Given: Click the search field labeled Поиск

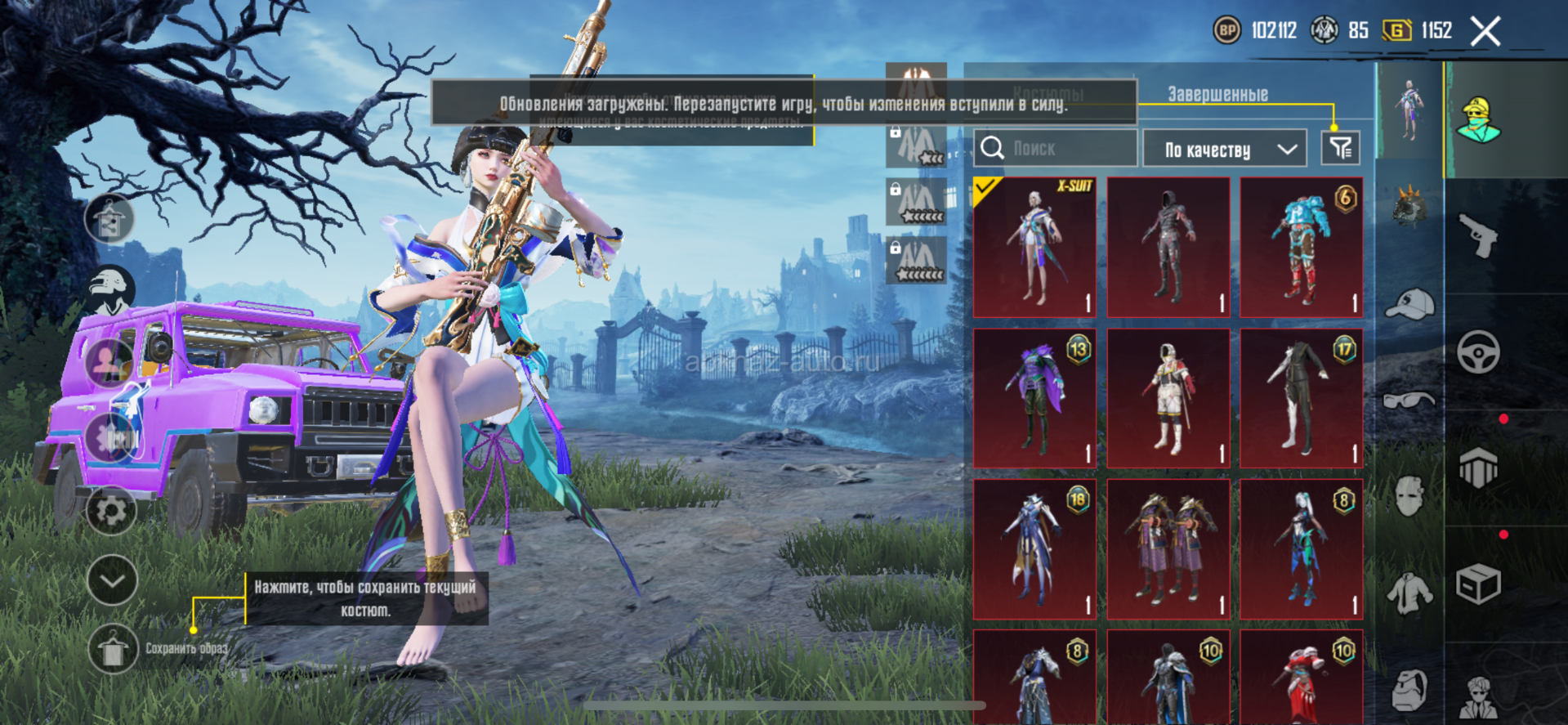Looking at the screenshot, I should [1055, 149].
